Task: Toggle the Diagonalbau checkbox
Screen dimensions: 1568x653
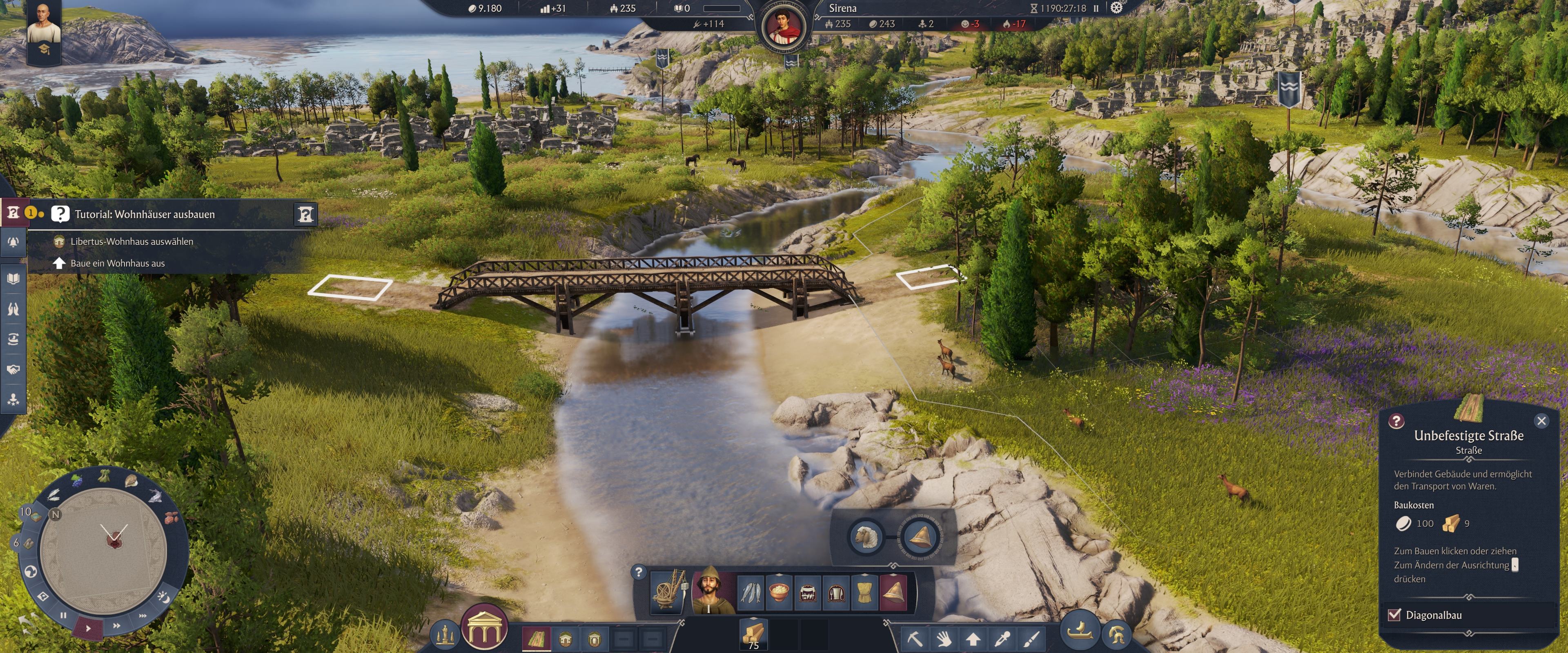Action: coord(1394,615)
